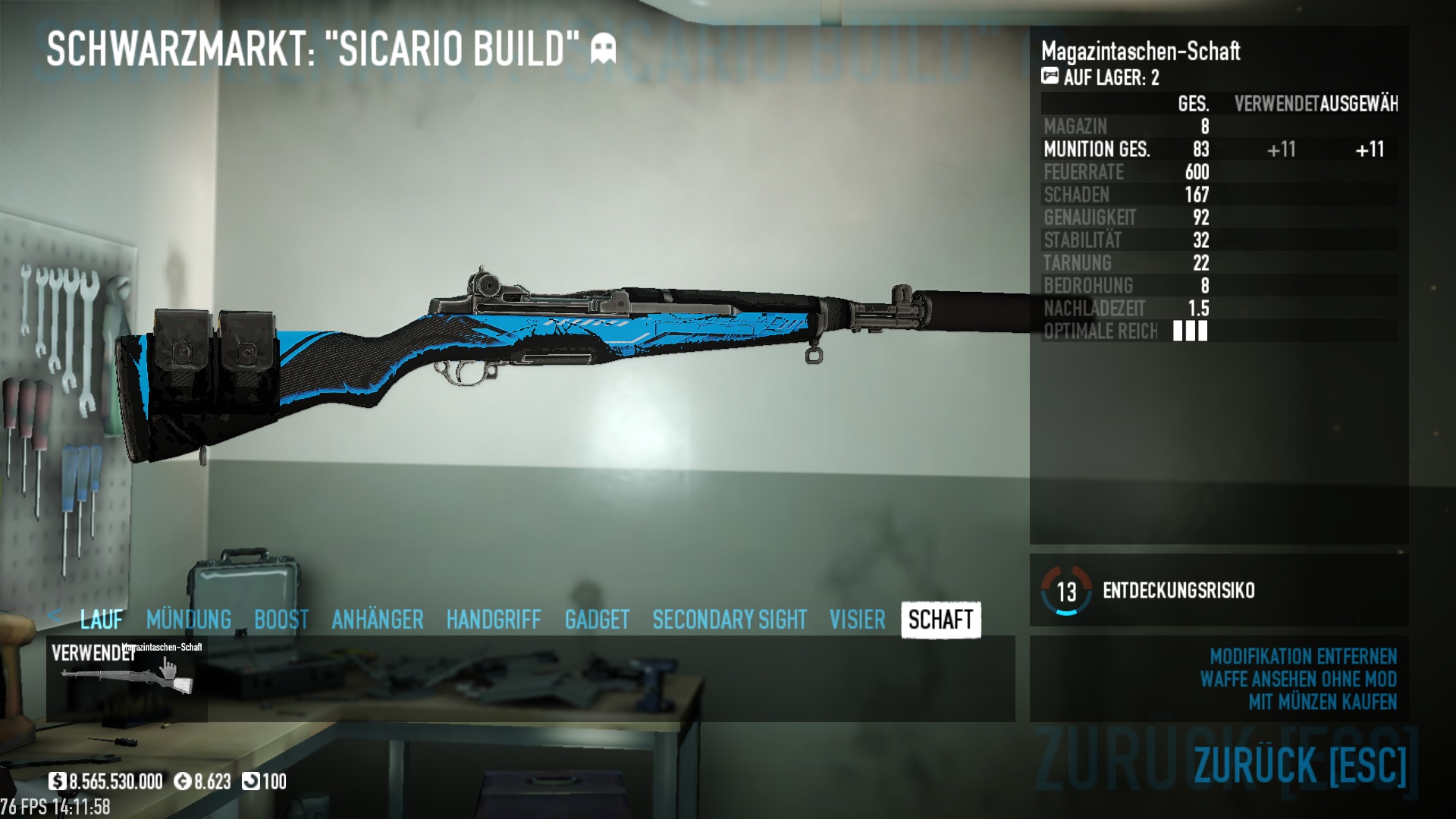Image resolution: width=1456 pixels, height=819 pixels.
Task: Click the highlighted Schaft tab
Action: point(940,620)
